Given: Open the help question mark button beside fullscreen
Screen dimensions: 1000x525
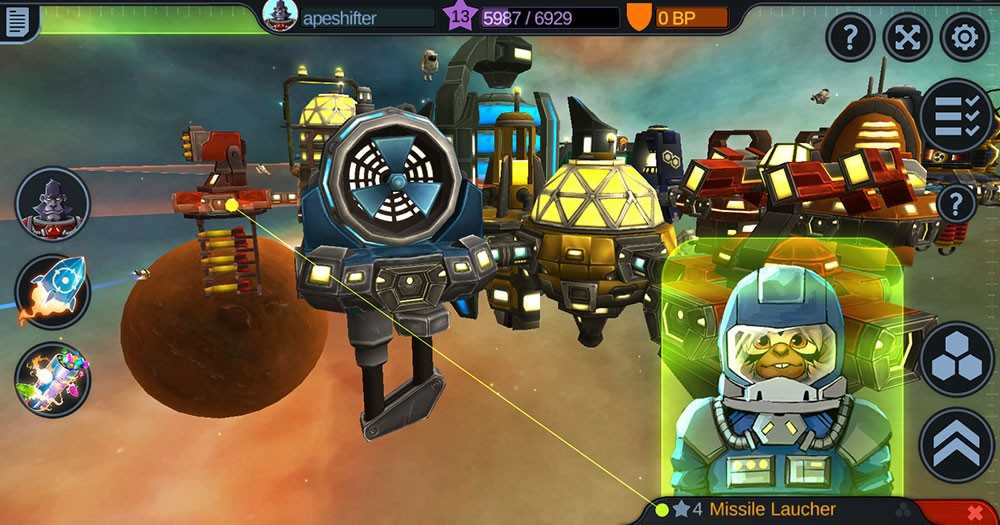Looking at the screenshot, I should (850, 39).
